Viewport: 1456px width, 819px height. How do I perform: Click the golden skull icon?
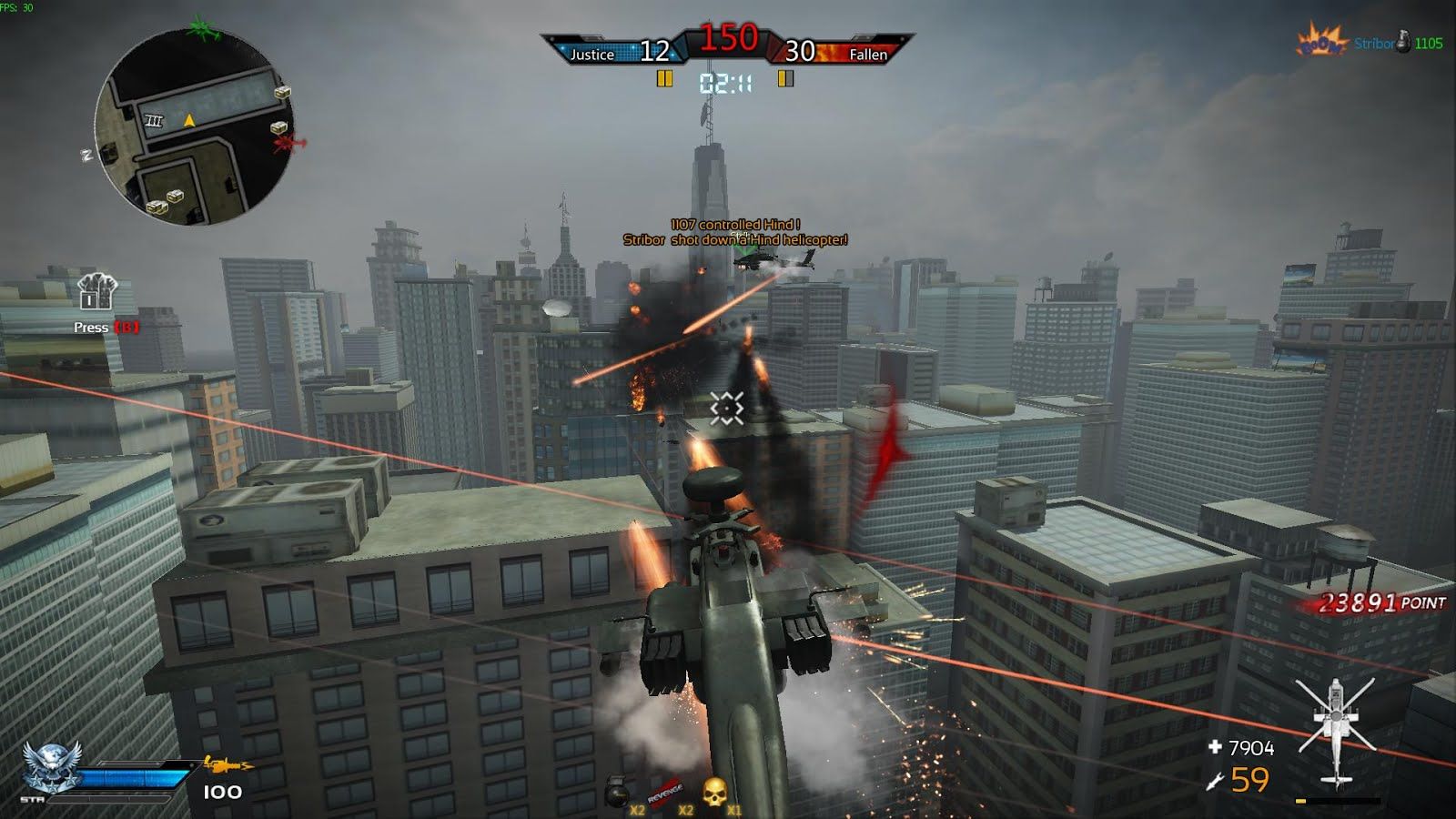pyautogui.click(x=715, y=792)
